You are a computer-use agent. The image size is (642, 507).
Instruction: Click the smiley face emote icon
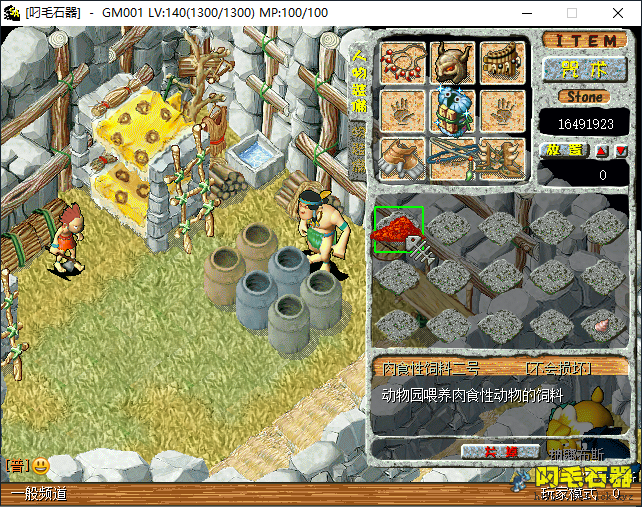pos(41,465)
